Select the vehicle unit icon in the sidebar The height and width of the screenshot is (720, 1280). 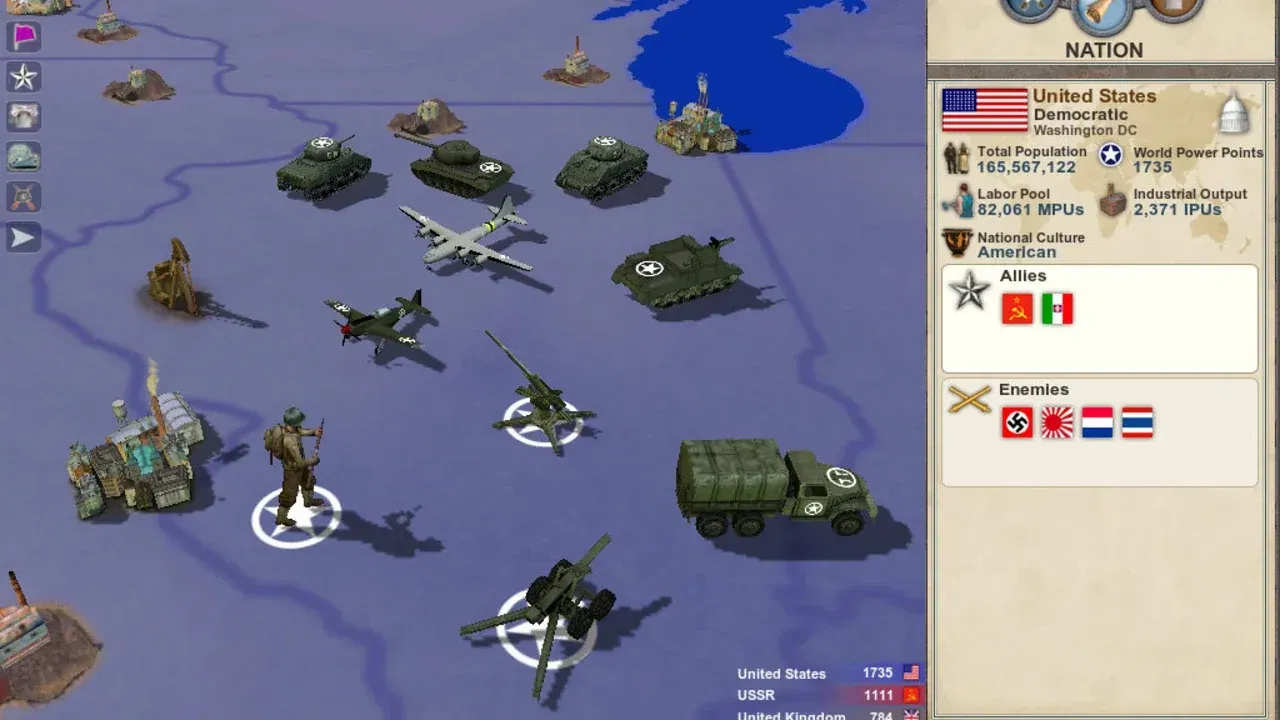point(22,157)
